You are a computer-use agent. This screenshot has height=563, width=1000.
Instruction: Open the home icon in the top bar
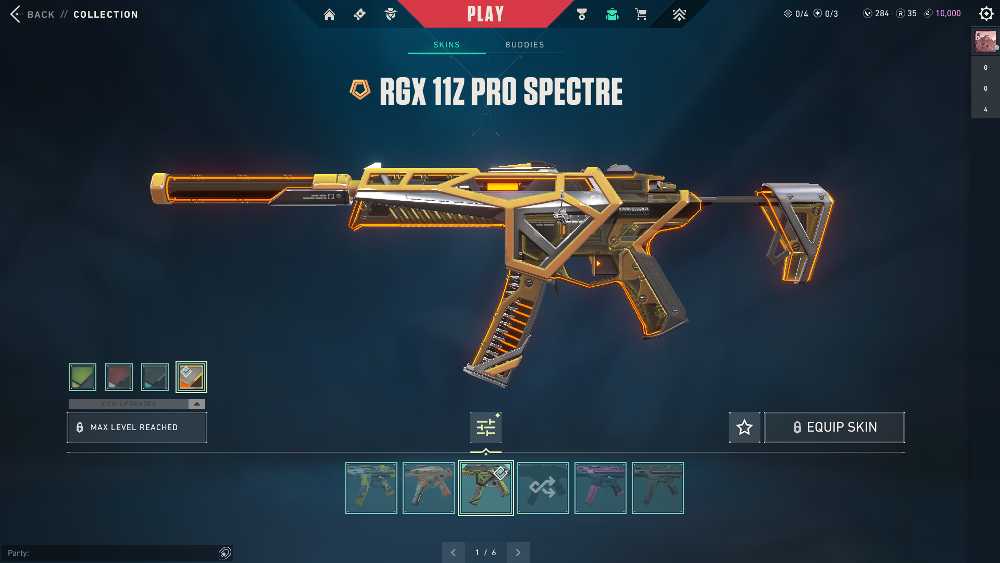pos(329,15)
